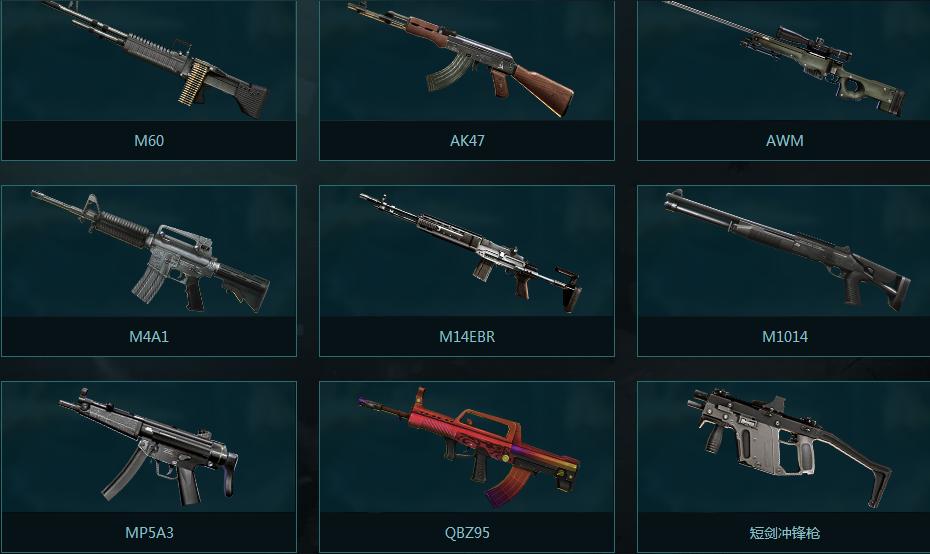Select the M14EBR rifle tile
The image size is (930, 554).
tap(467, 270)
